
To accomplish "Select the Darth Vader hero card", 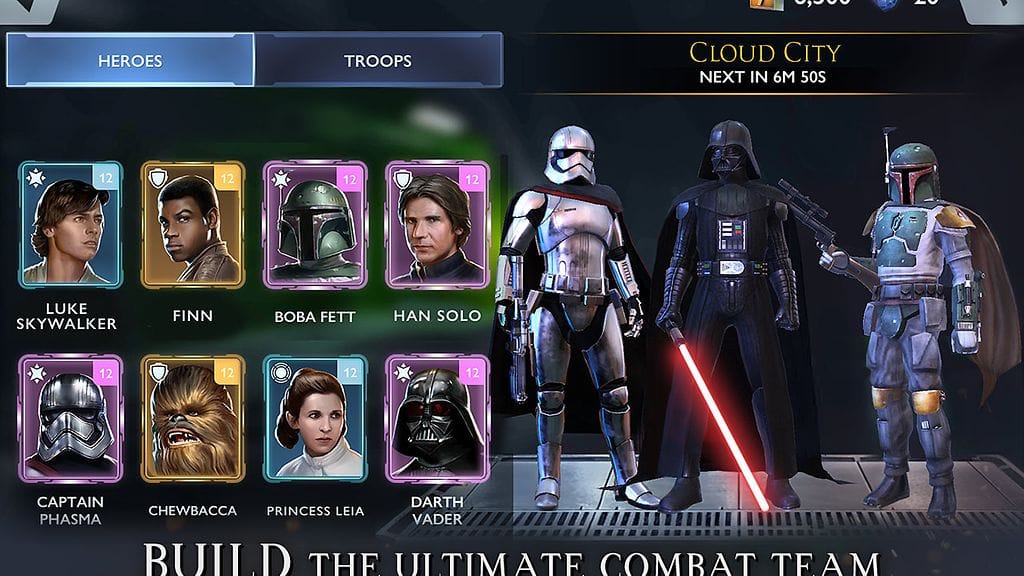I will click(x=437, y=418).
